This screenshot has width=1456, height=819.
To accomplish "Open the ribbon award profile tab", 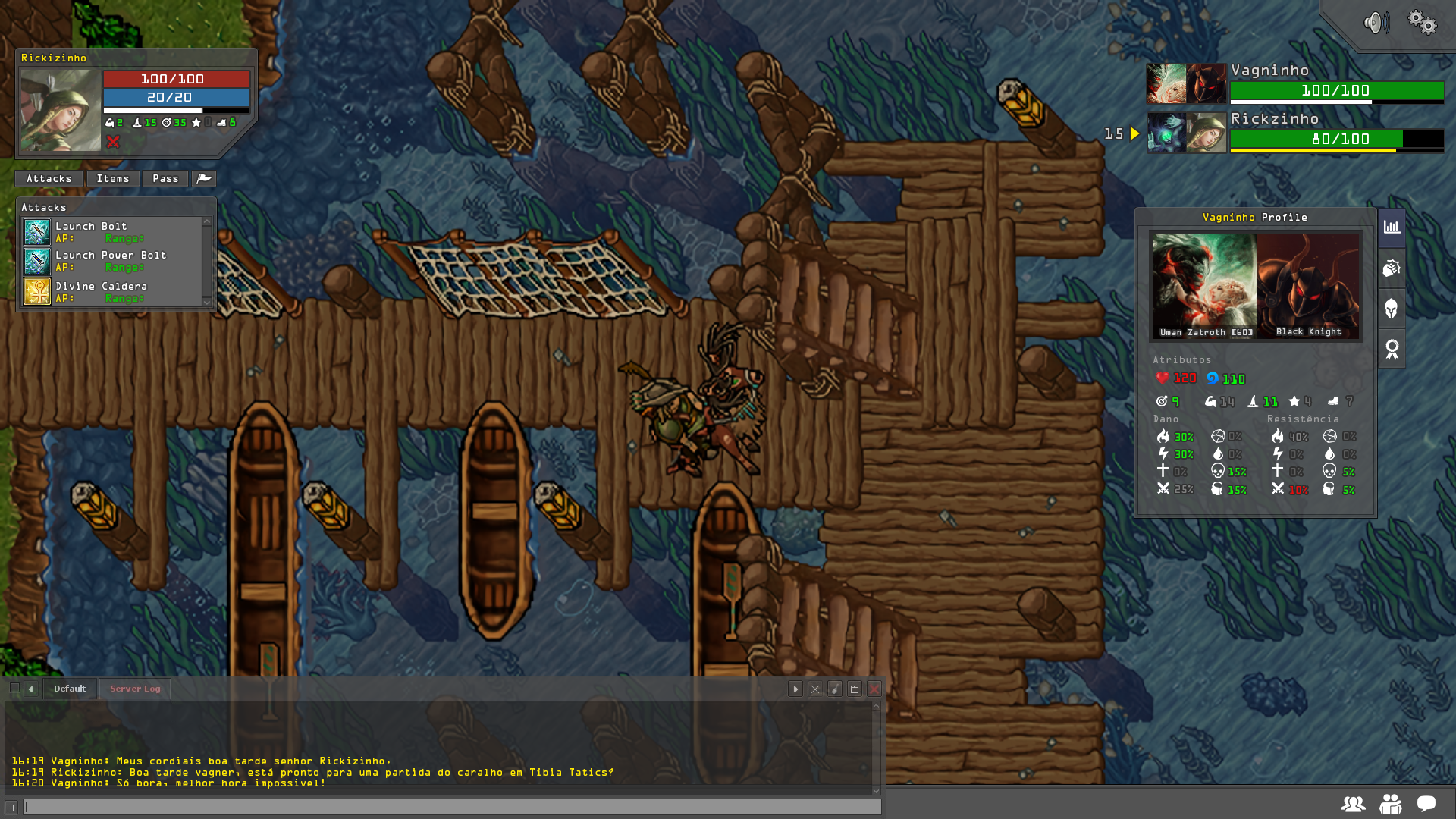I will [1392, 350].
